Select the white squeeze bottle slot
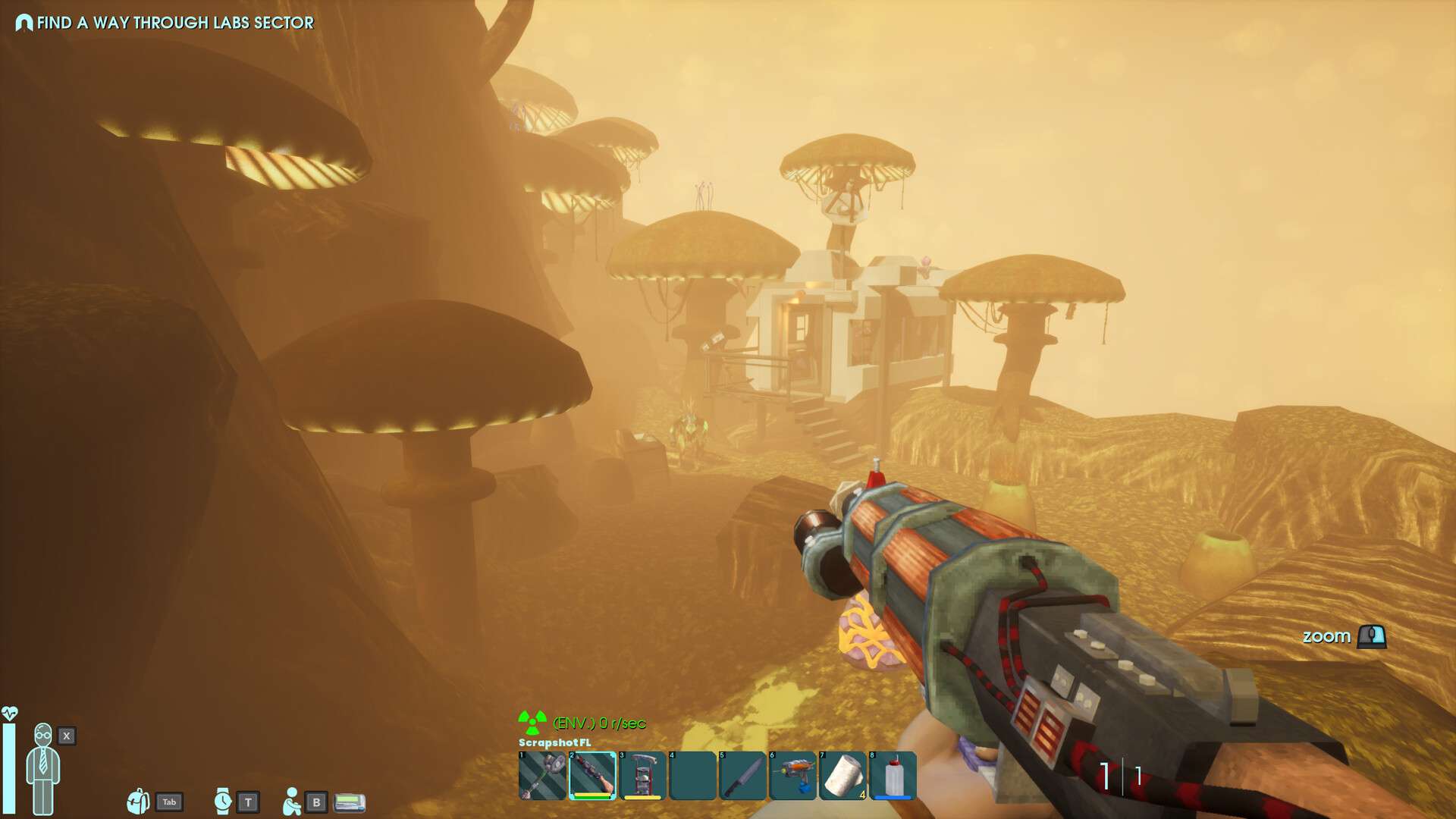The width and height of the screenshot is (1456, 819). 893,776
